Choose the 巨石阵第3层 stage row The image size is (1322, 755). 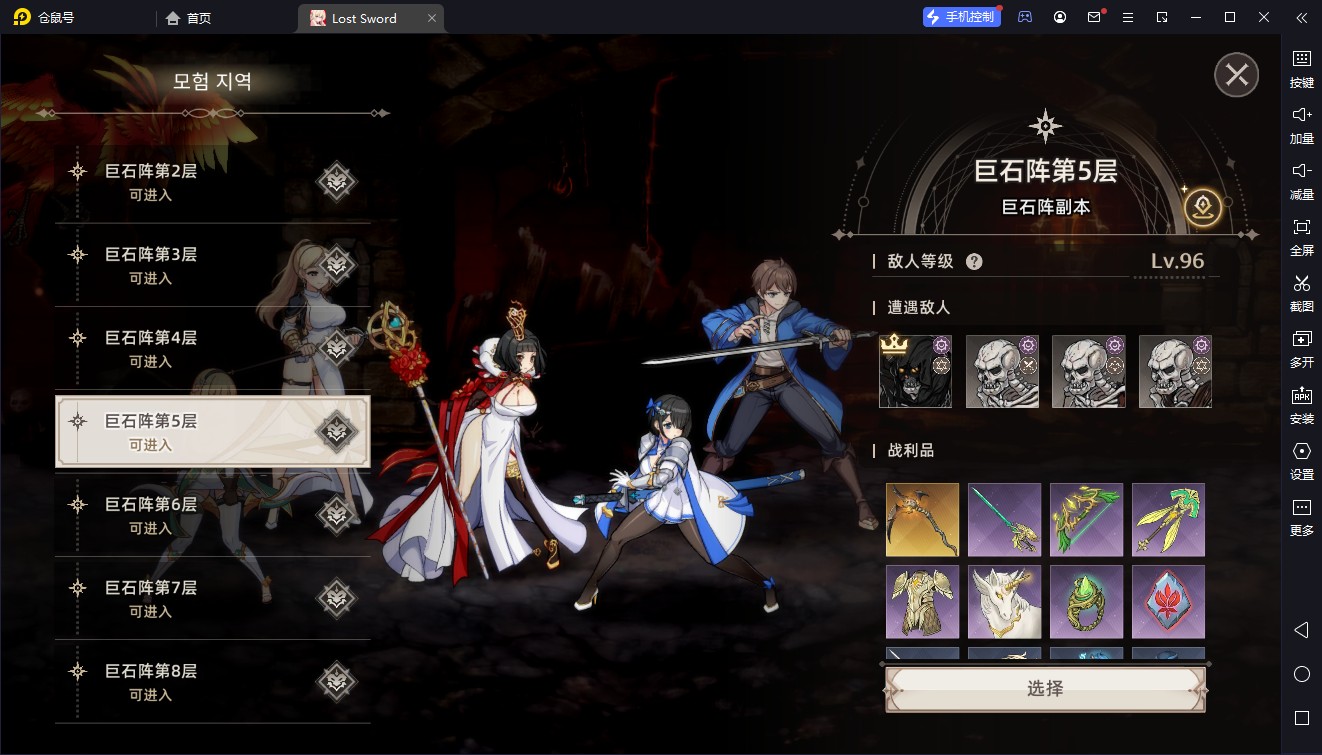point(212,265)
